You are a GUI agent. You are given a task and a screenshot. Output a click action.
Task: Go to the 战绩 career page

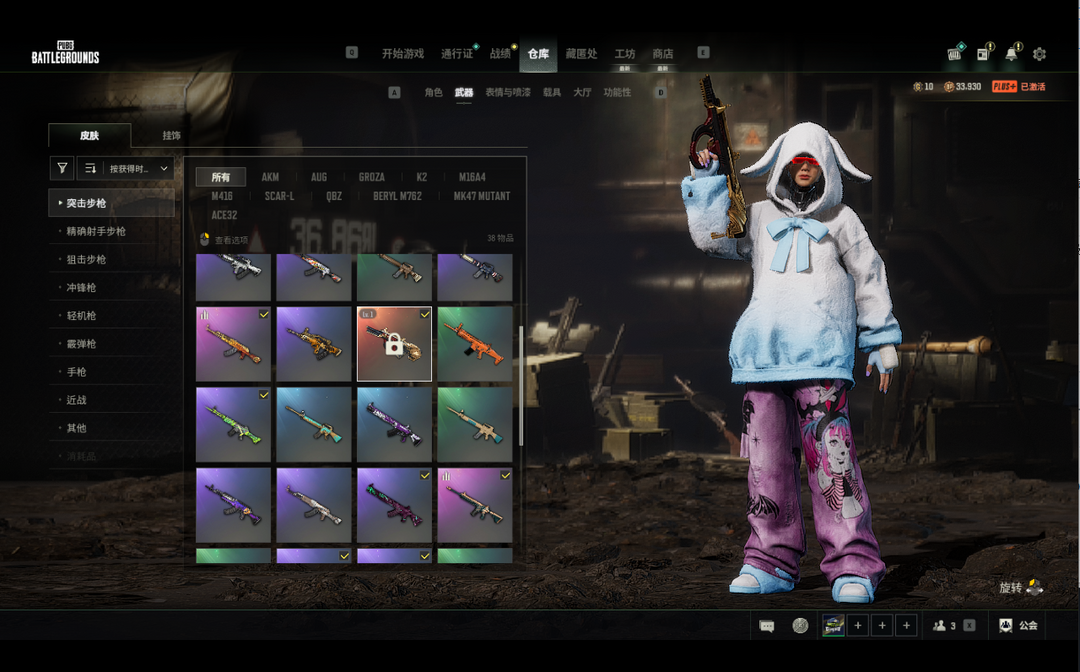tap(500, 54)
